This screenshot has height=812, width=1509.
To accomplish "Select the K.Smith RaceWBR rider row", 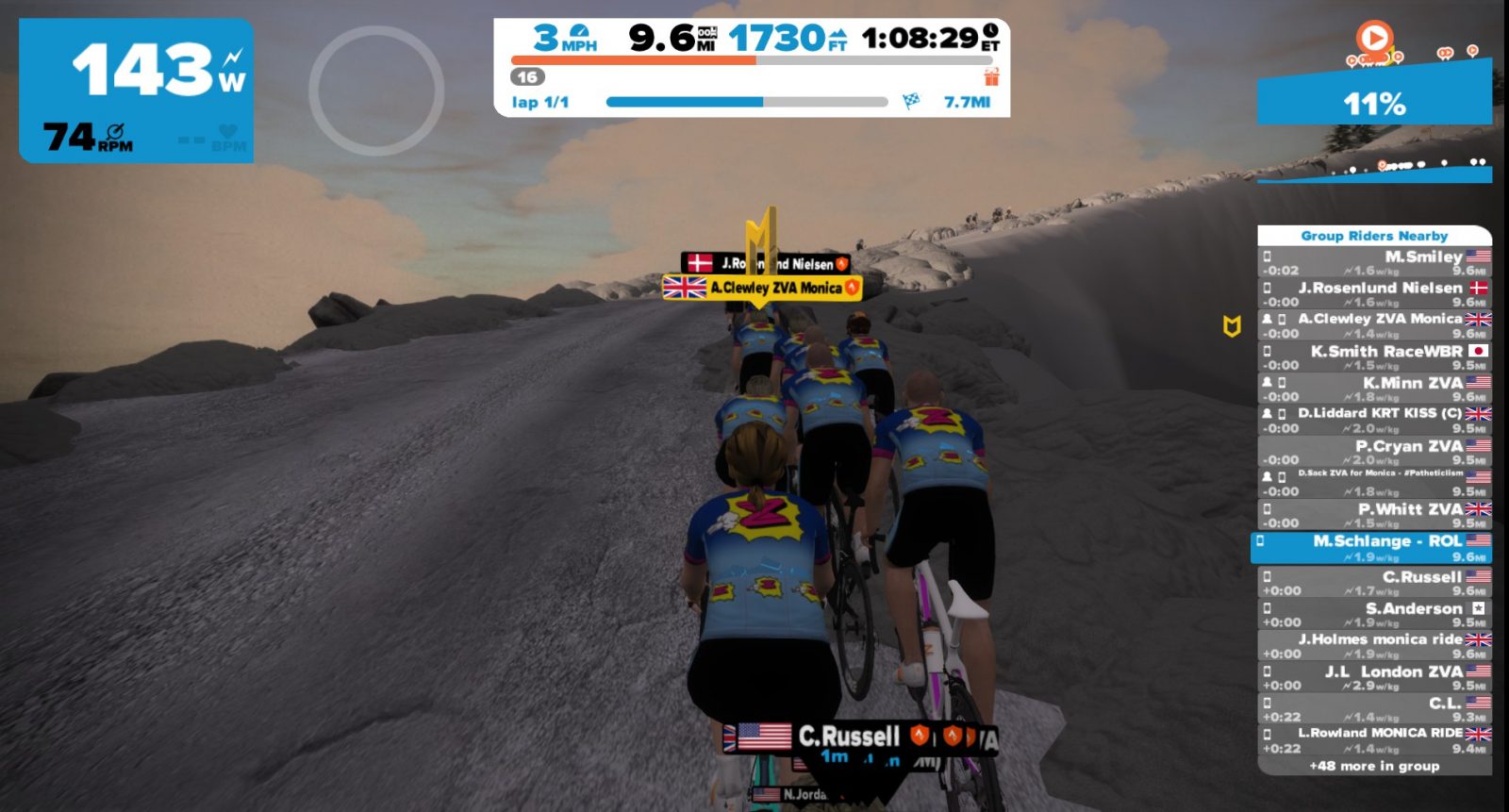I will pyautogui.click(x=1374, y=357).
